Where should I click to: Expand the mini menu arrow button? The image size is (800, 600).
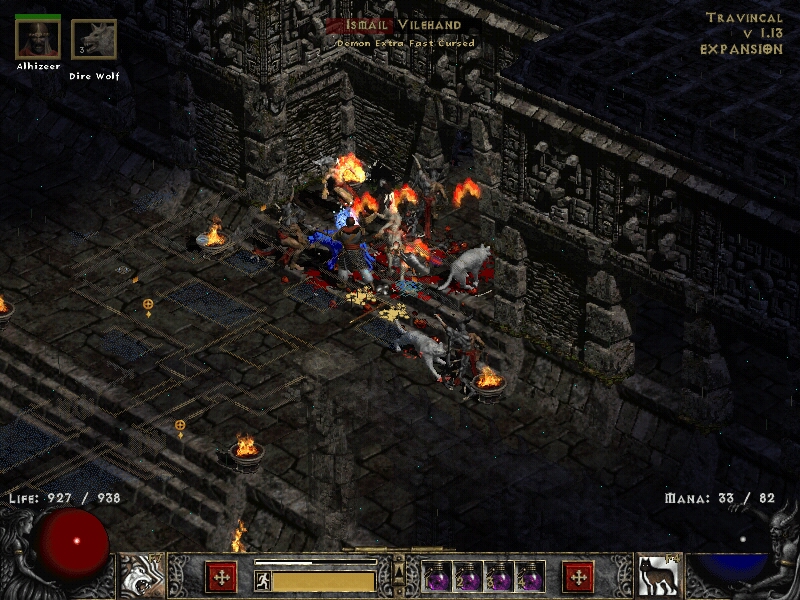[399, 572]
